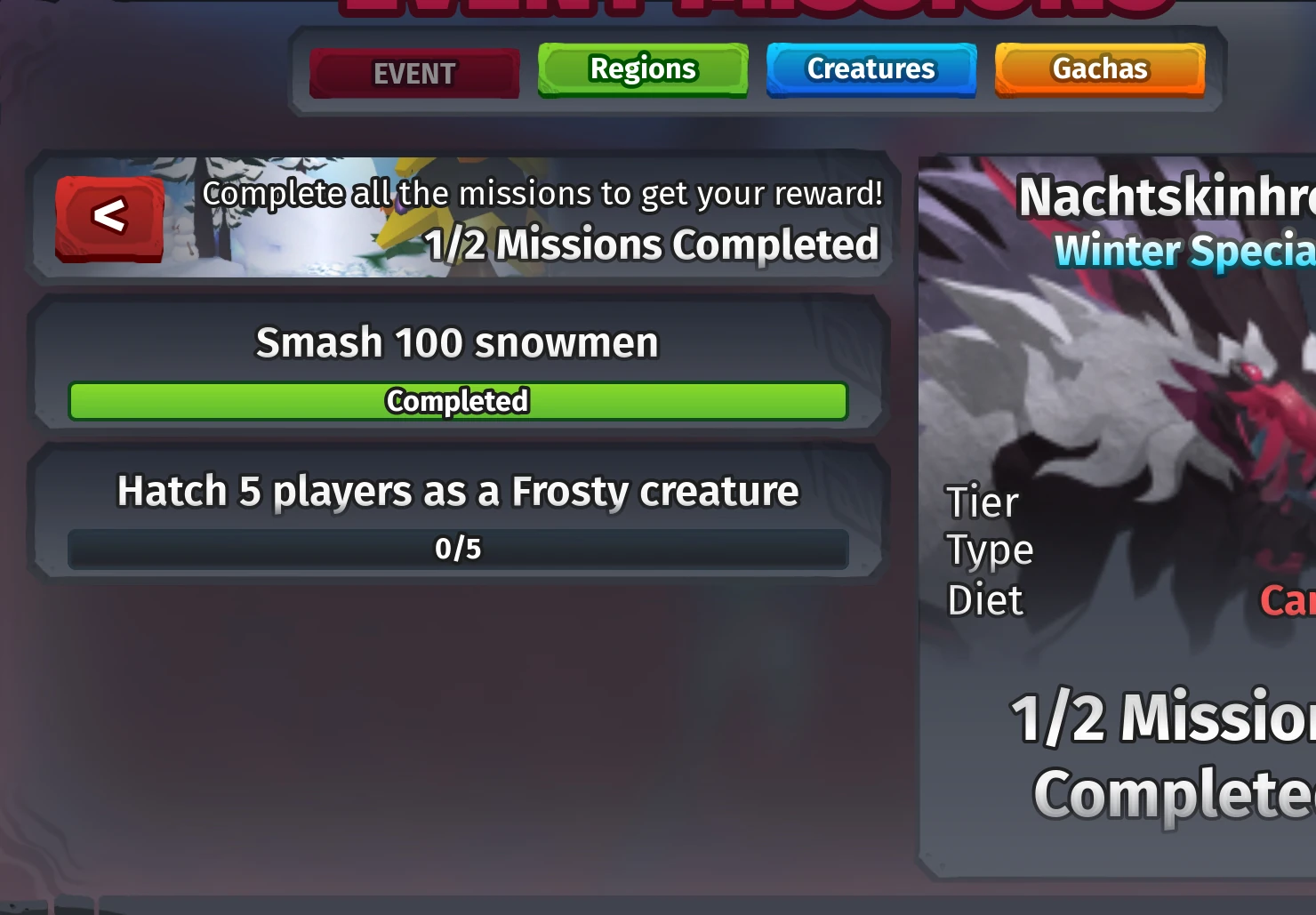Select the Regions tab

tap(642, 68)
